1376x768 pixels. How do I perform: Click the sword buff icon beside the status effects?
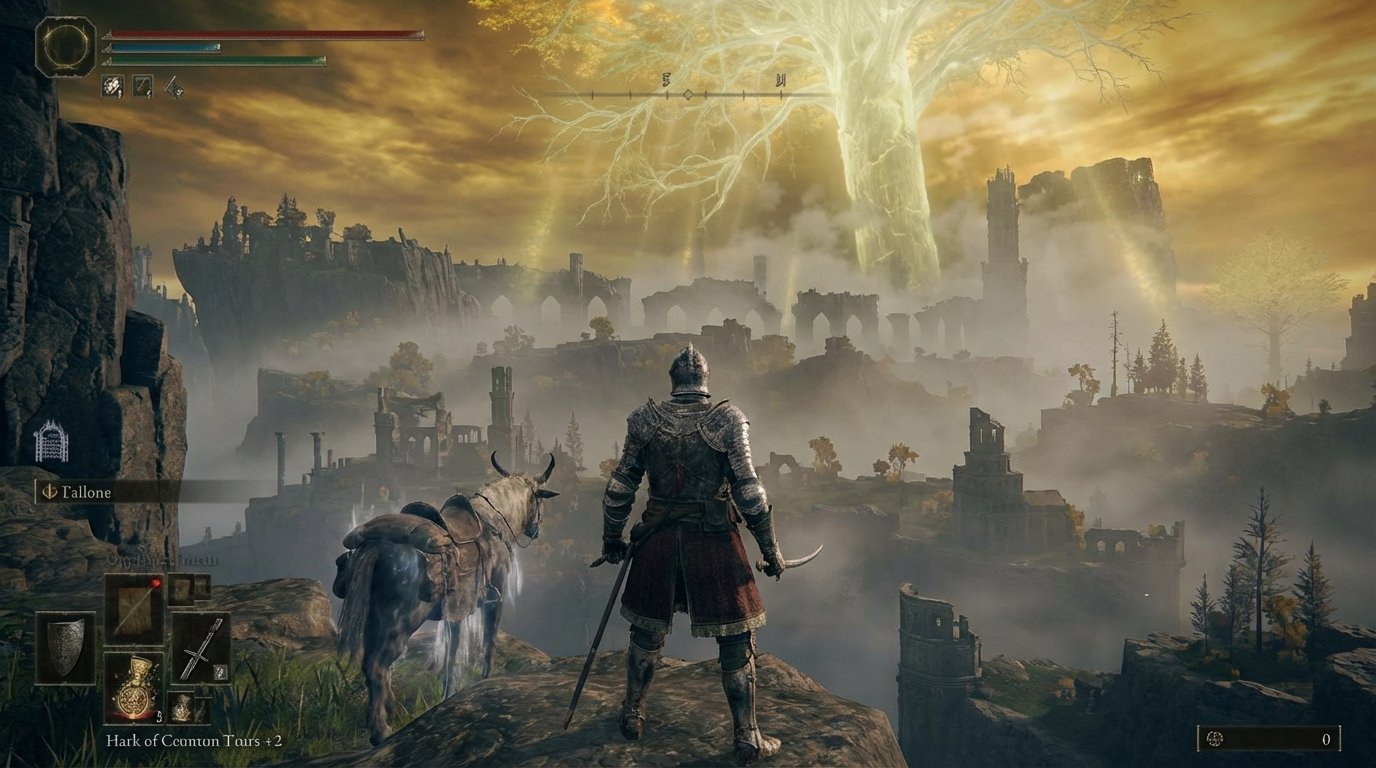(x=174, y=87)
